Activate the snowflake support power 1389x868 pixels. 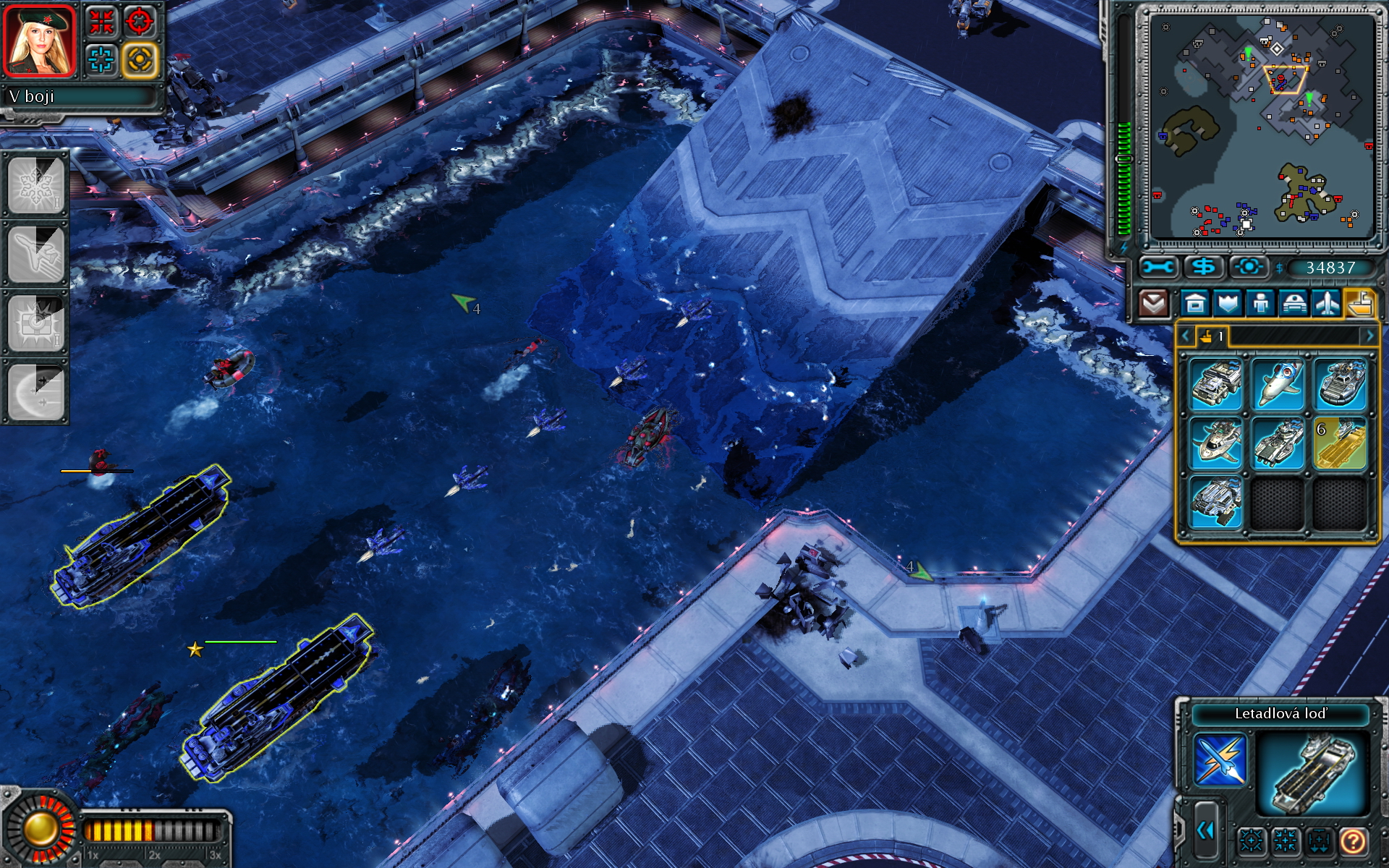[x=35, y=184]
